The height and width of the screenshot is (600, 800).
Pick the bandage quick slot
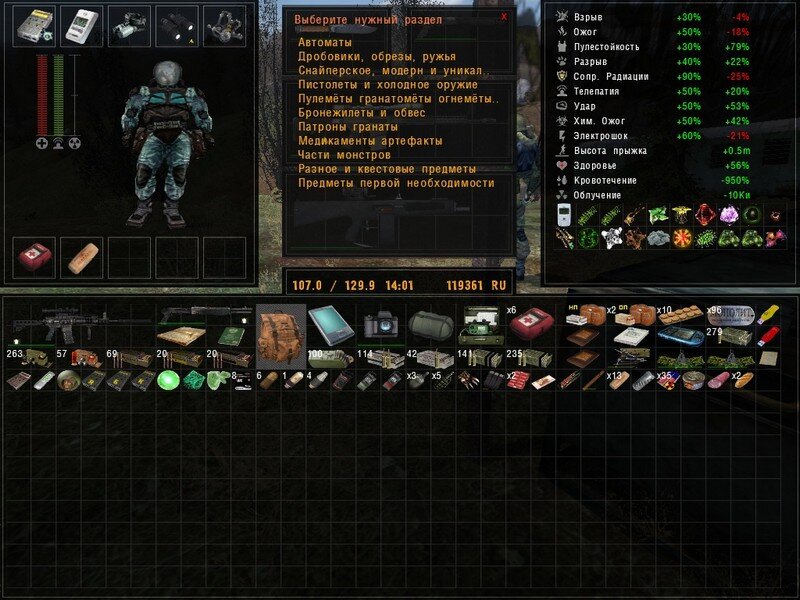point(81,257)
